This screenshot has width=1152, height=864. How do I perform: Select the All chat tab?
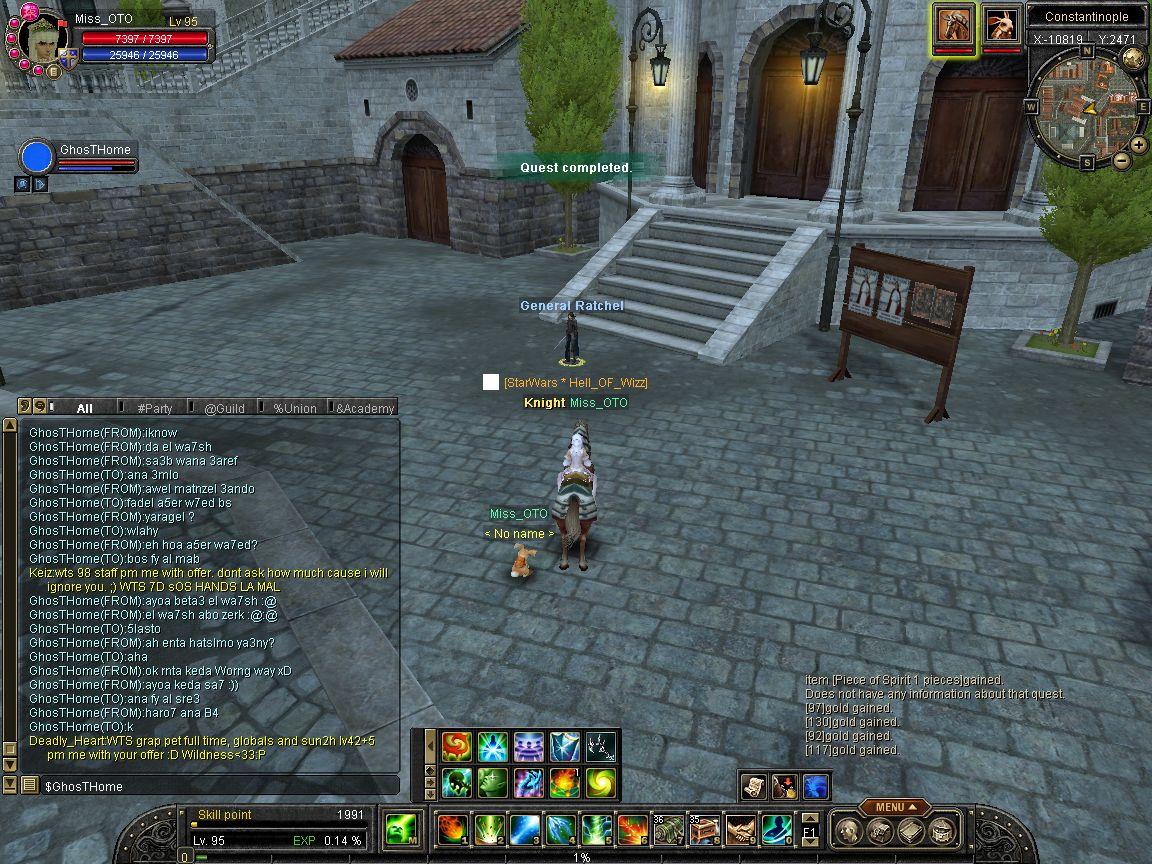click(x=84, y=408)
